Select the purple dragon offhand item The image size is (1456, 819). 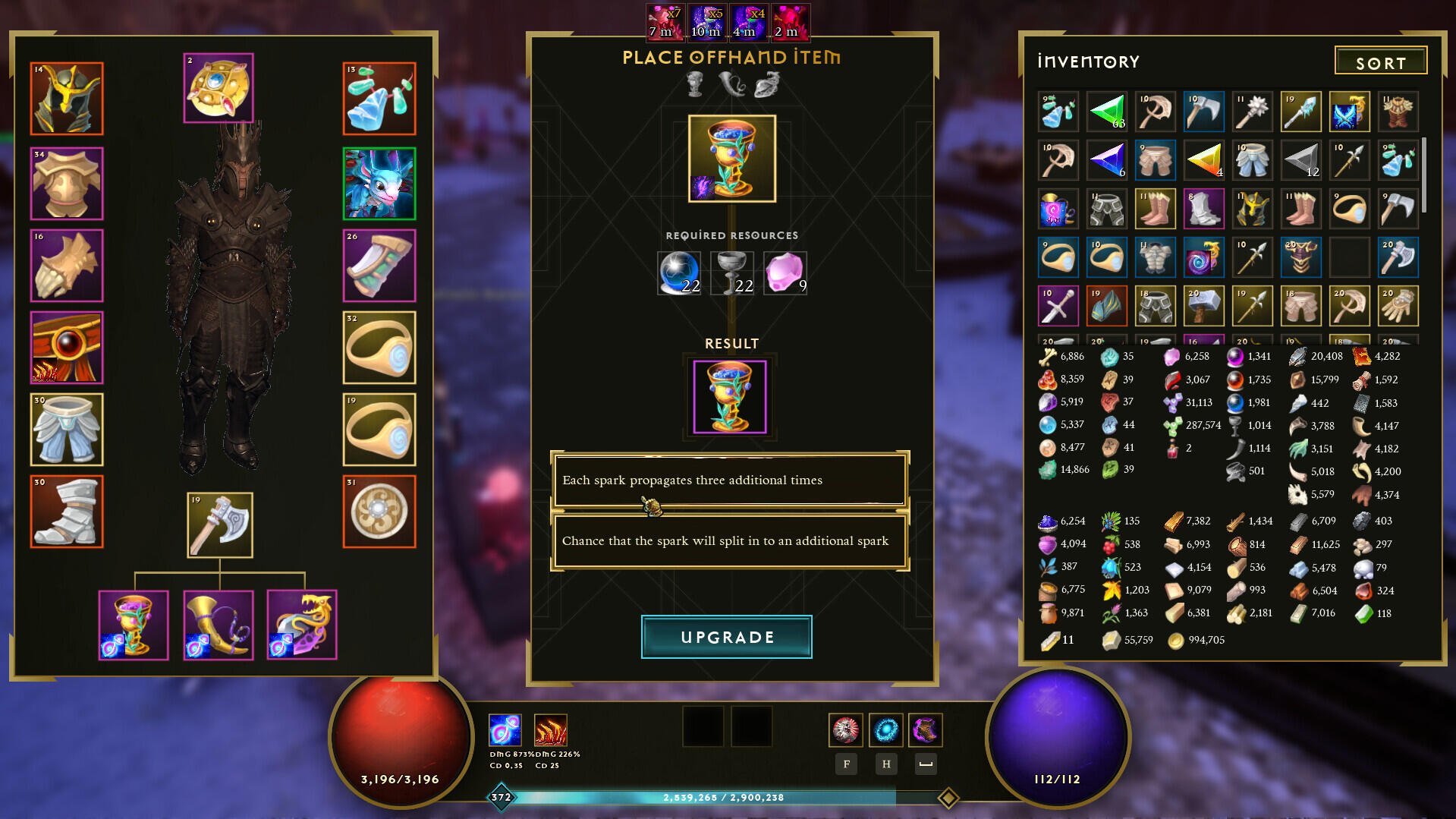[302, 624]
